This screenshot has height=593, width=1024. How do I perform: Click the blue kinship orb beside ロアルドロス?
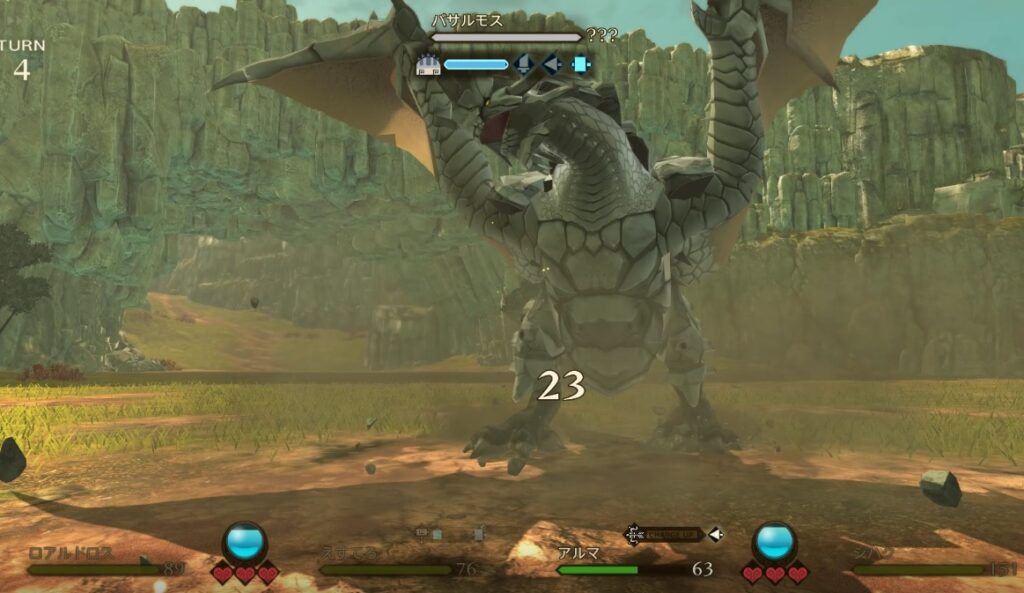pyautogui.click(x=245, y=541)
